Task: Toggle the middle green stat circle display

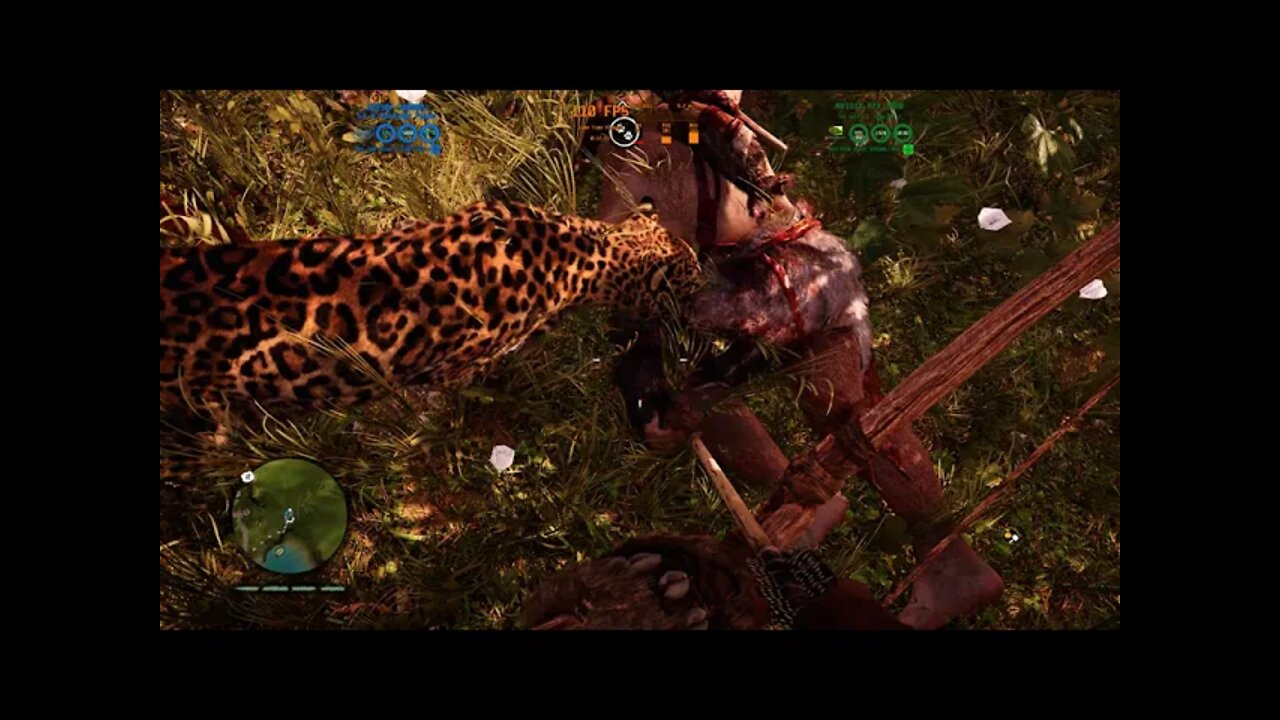Action: pyautogui.click(x=879, y=133)
